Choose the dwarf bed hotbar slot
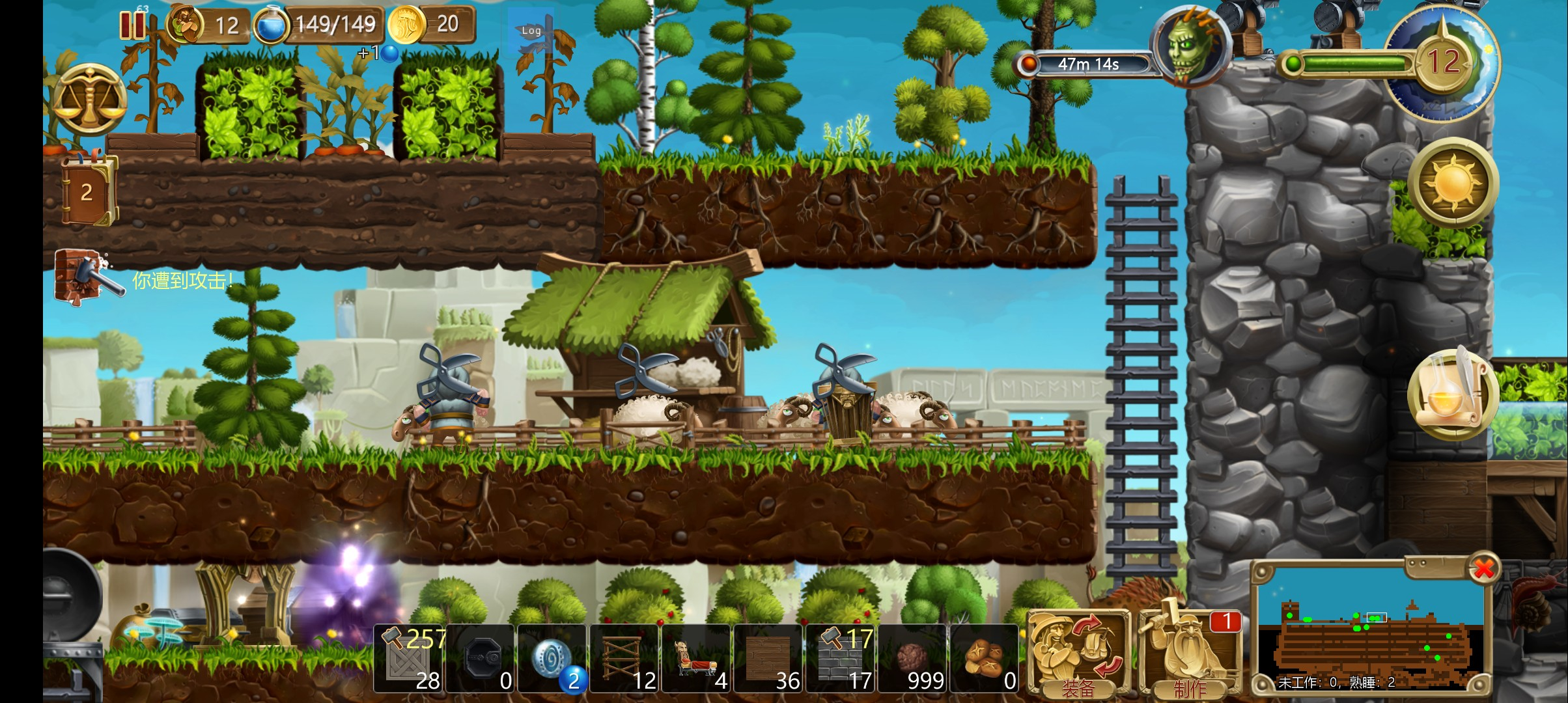This screenshot has height=703, width=1568. pyautogui.click(x=697, y=659)
